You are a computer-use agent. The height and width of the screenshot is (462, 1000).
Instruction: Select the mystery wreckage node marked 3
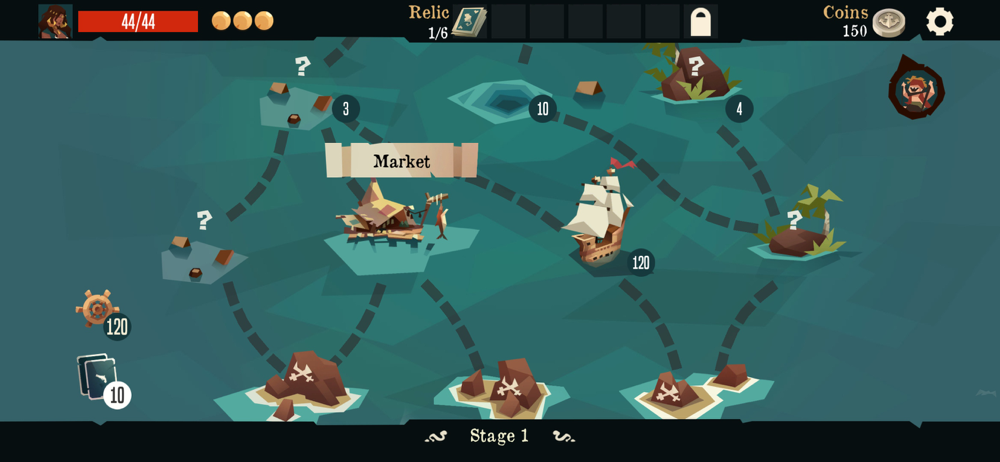297,105
